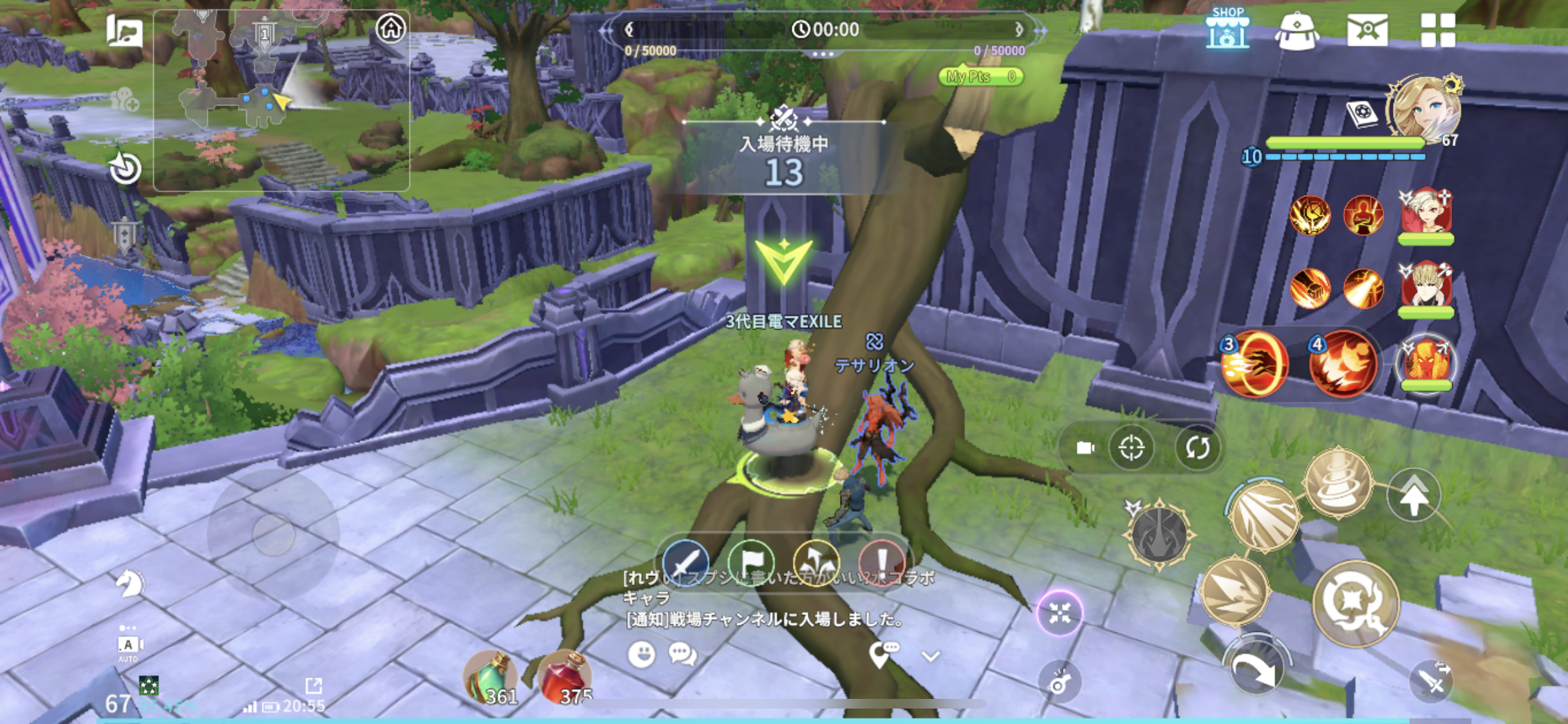Viewport: 1568px width, 724px height.
Task: Use the red potion with 375 count
Action: [x=565, y=678]
